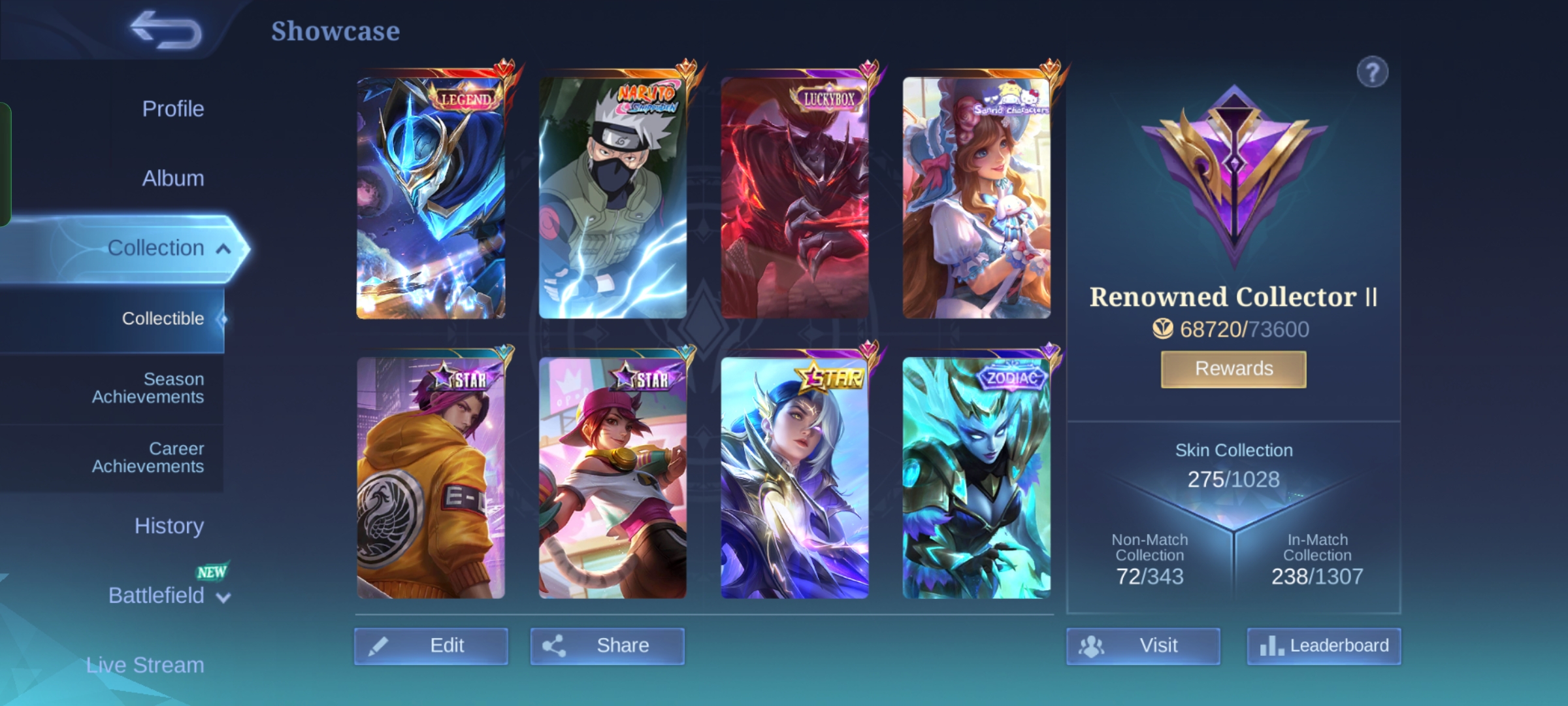
Task: Go back using the return arrow
Action: coord(166,30)
